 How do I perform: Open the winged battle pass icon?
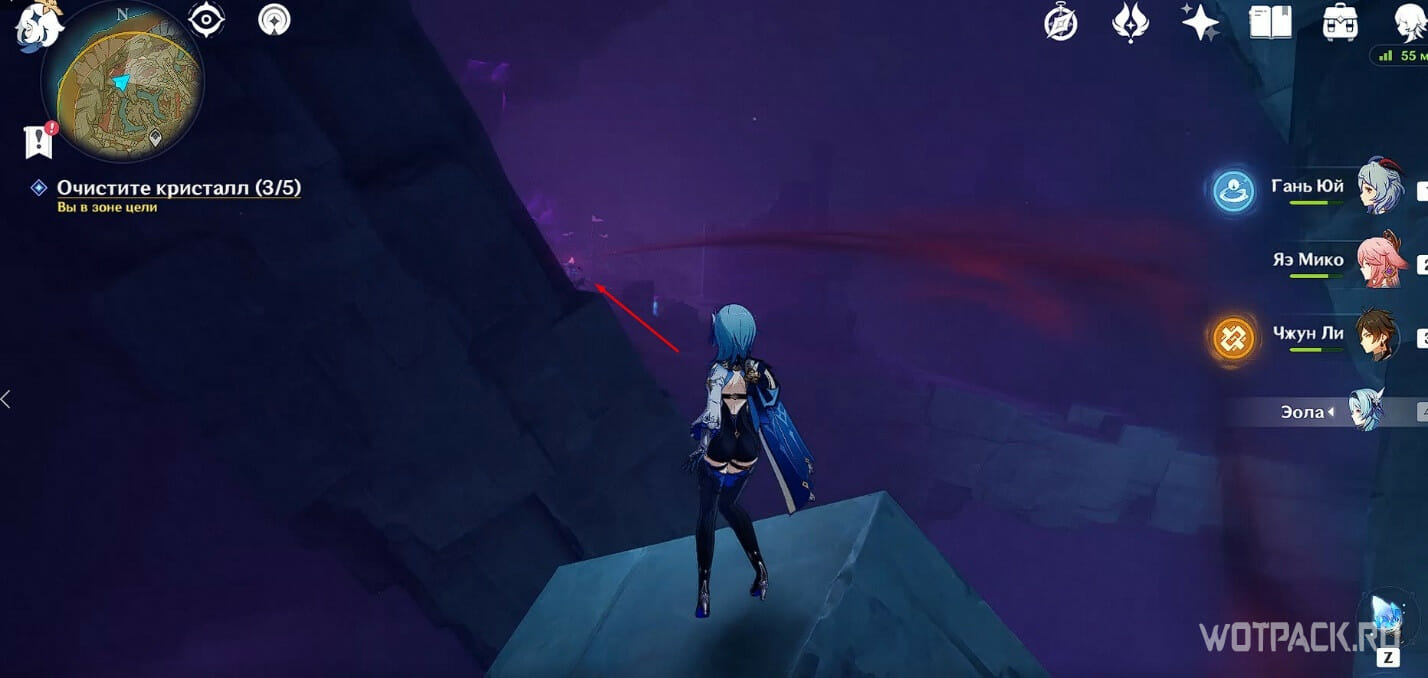(x=1130, y=22)
